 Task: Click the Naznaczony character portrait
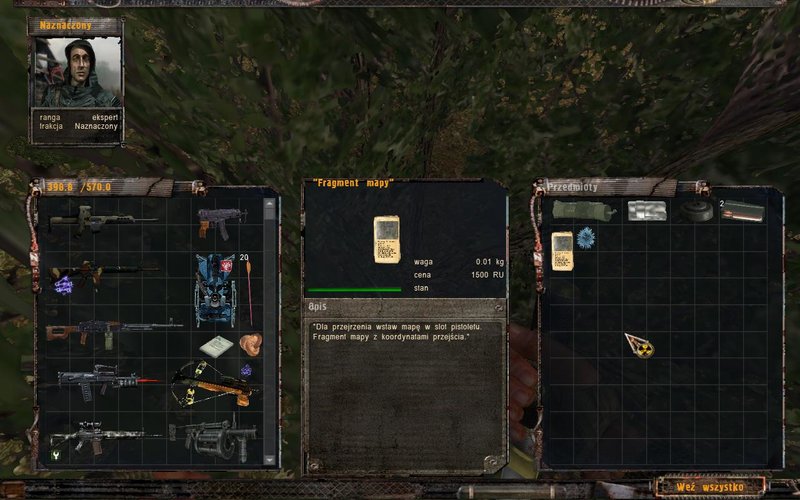[x=76, y=72]
